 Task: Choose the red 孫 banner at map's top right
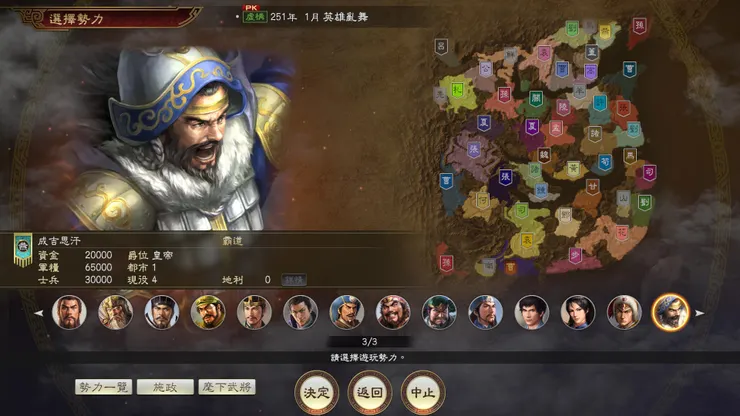pos(638,27)
